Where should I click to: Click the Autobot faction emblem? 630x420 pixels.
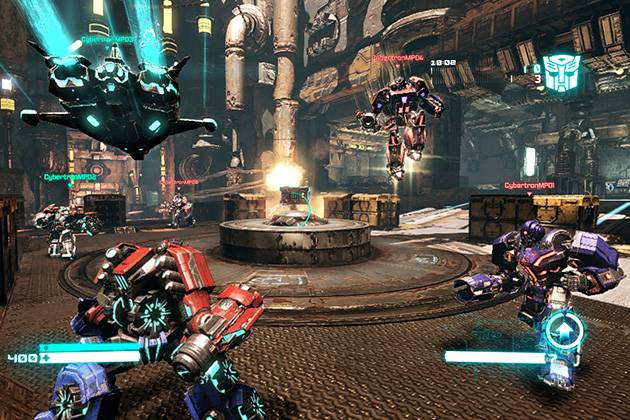point(561,74)
